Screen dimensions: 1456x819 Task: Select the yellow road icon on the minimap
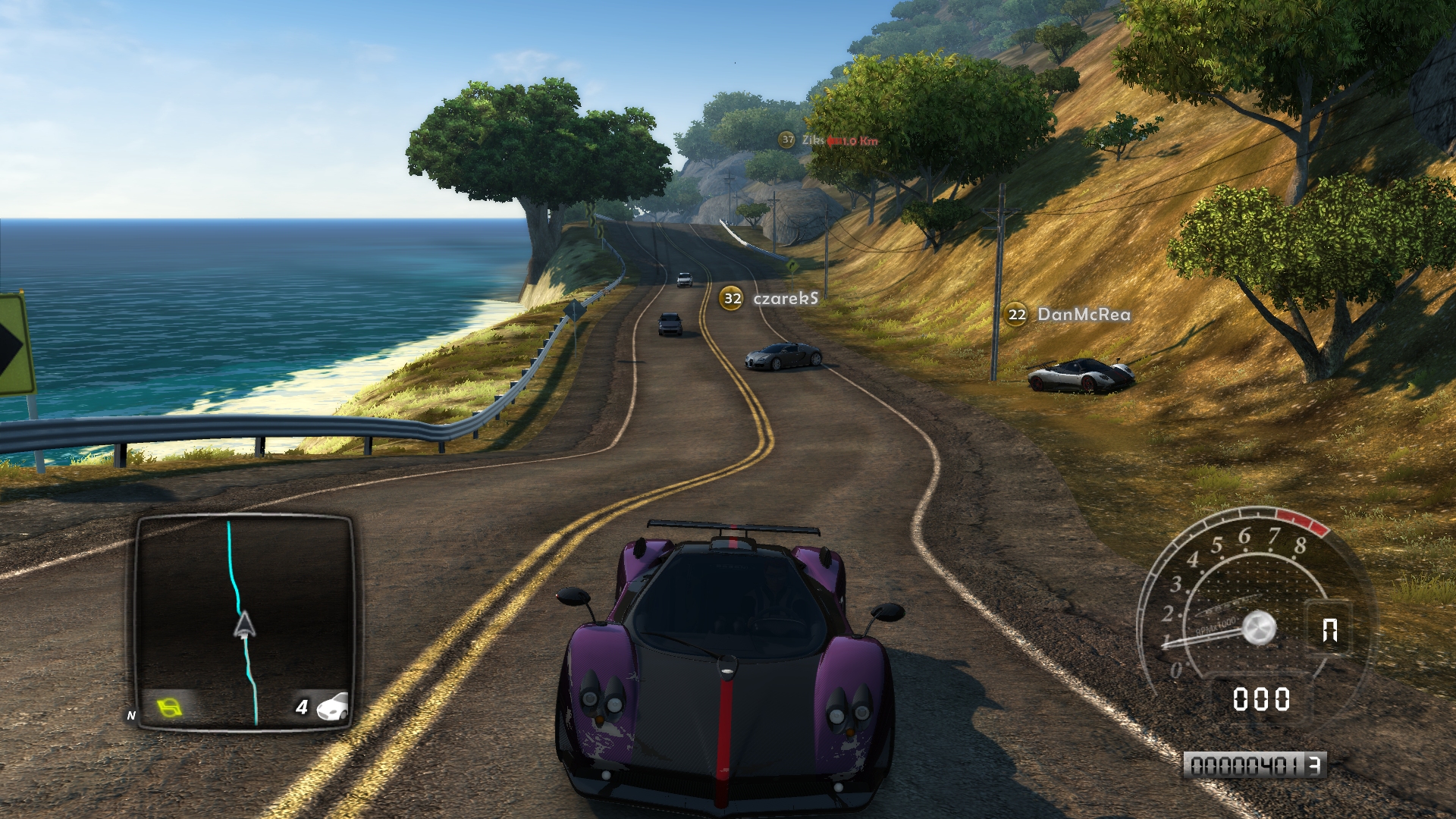point(171,708)
